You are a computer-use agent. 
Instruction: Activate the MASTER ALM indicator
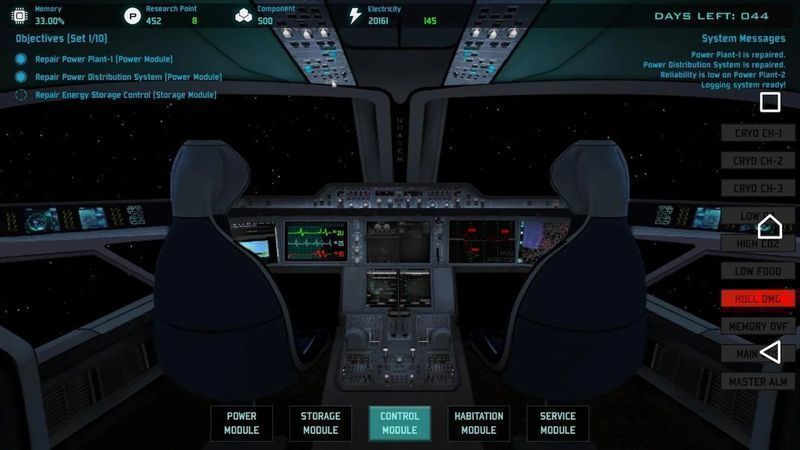[757, 381]
